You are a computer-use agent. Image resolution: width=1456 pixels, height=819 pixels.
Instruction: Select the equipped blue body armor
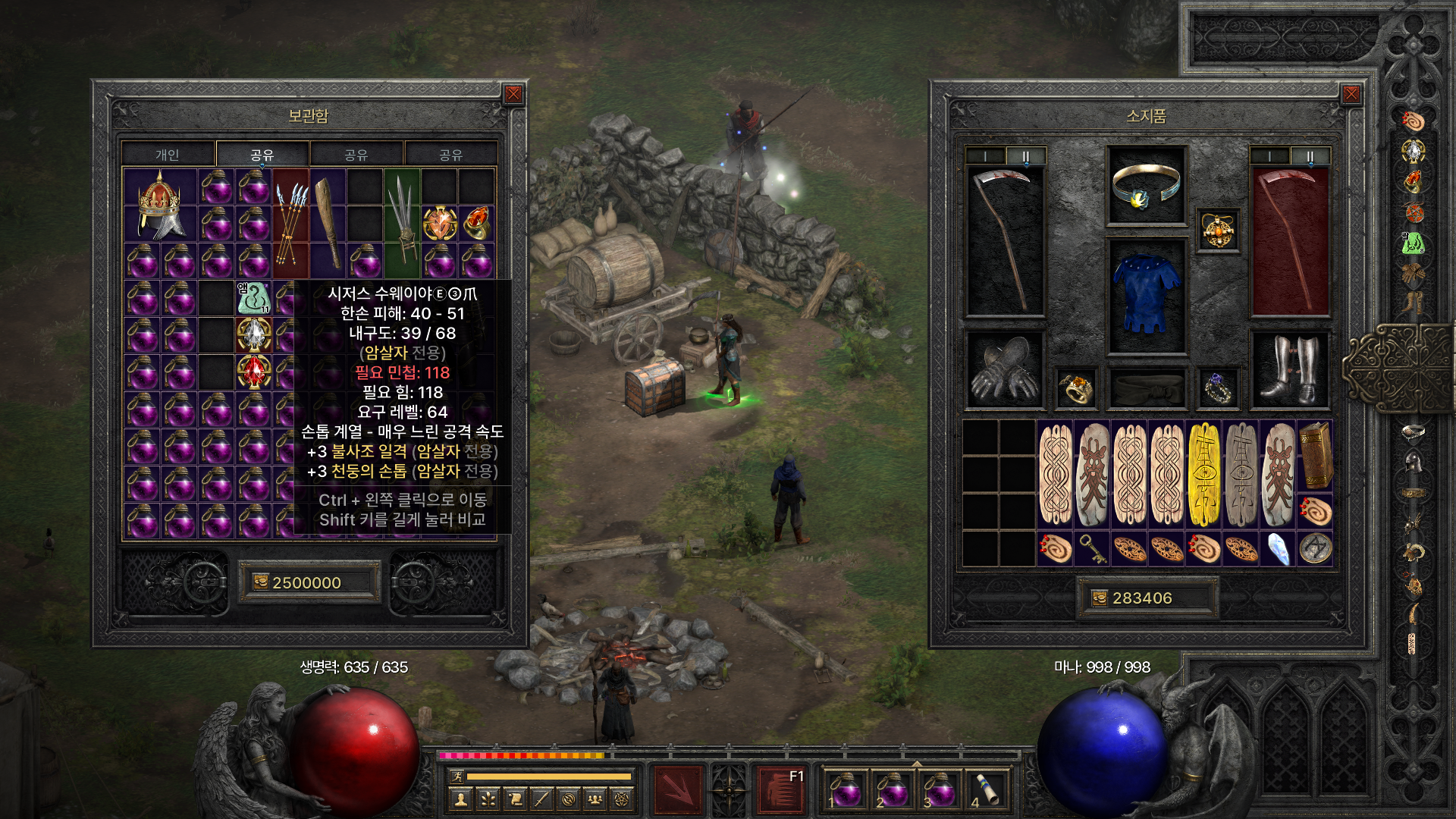1146,296
